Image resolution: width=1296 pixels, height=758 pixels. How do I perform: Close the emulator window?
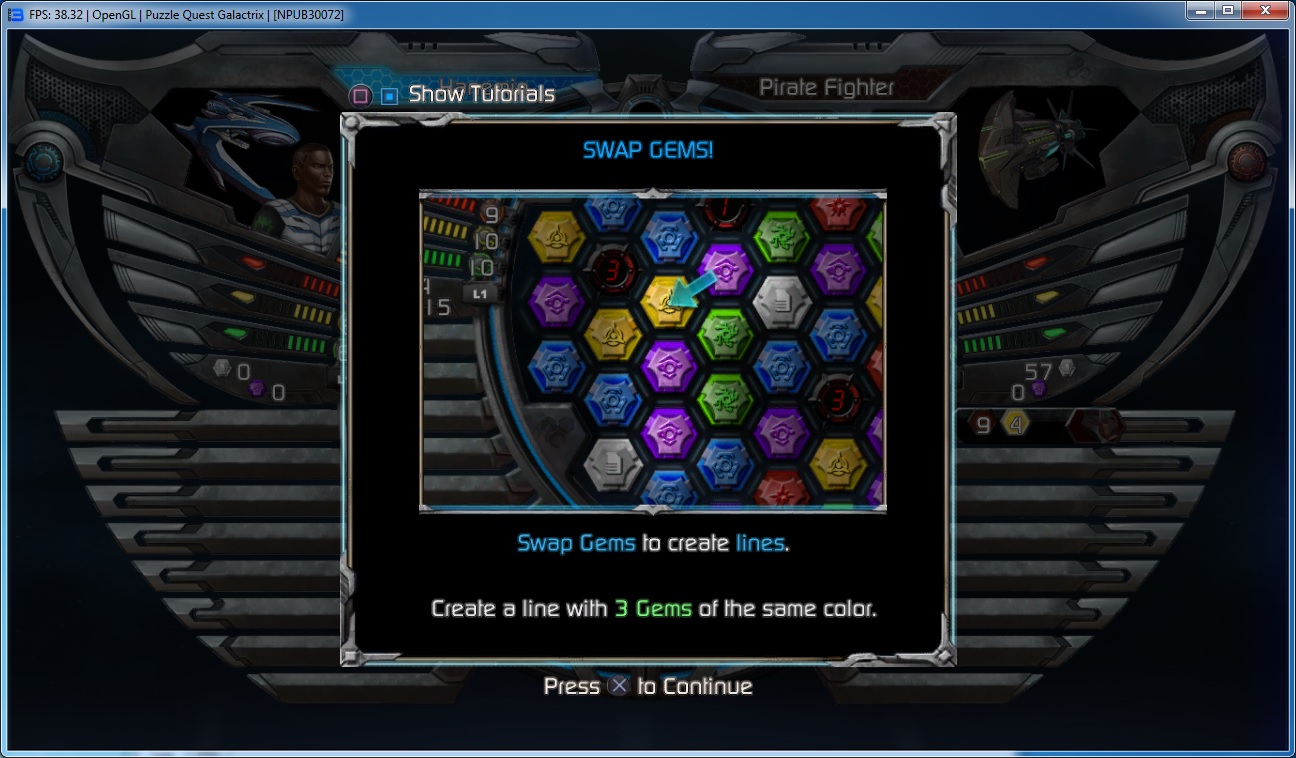pyautogui.click(x=1264, y=10)
